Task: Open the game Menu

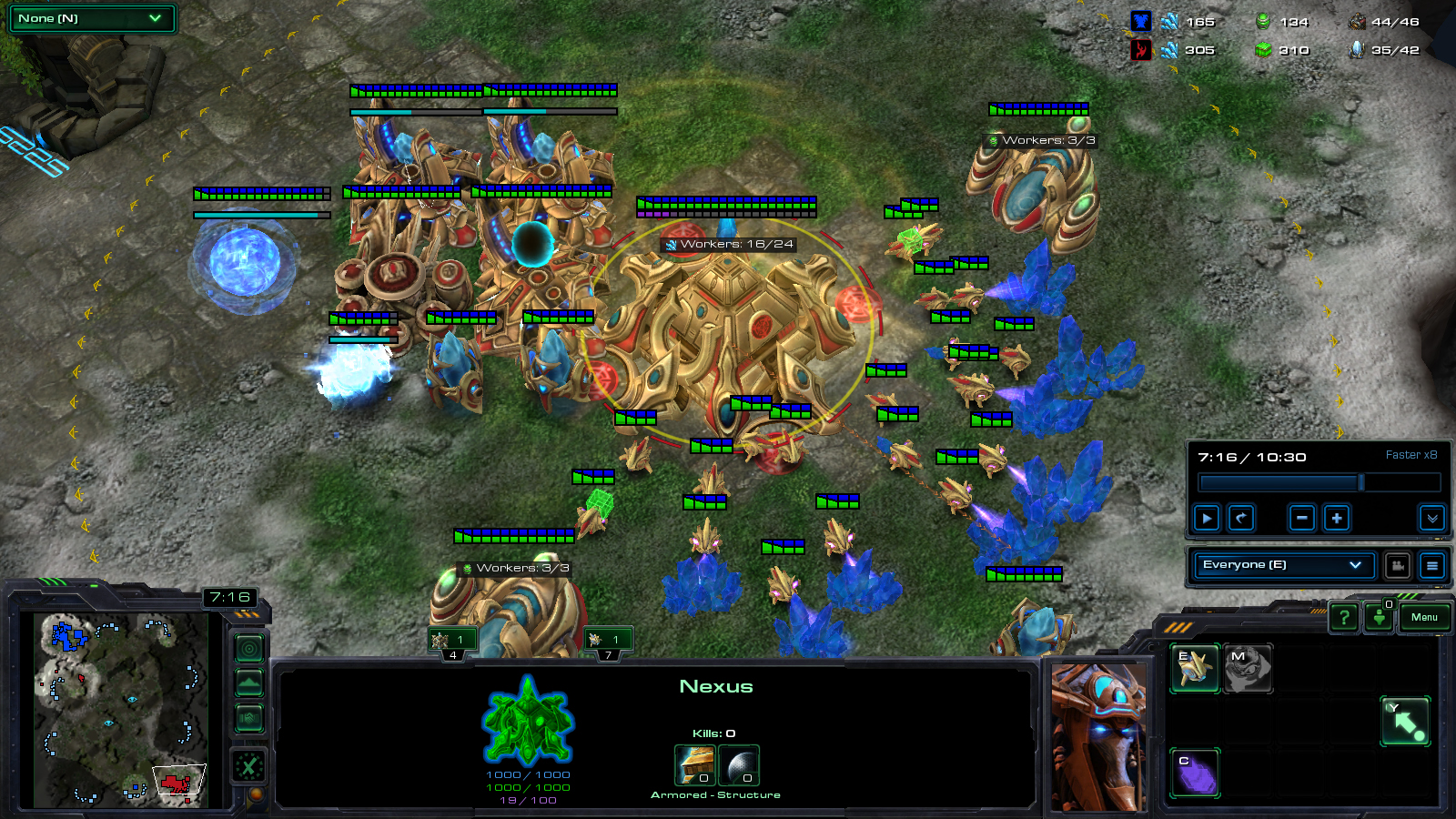Action: click(x=1424, y=617)
